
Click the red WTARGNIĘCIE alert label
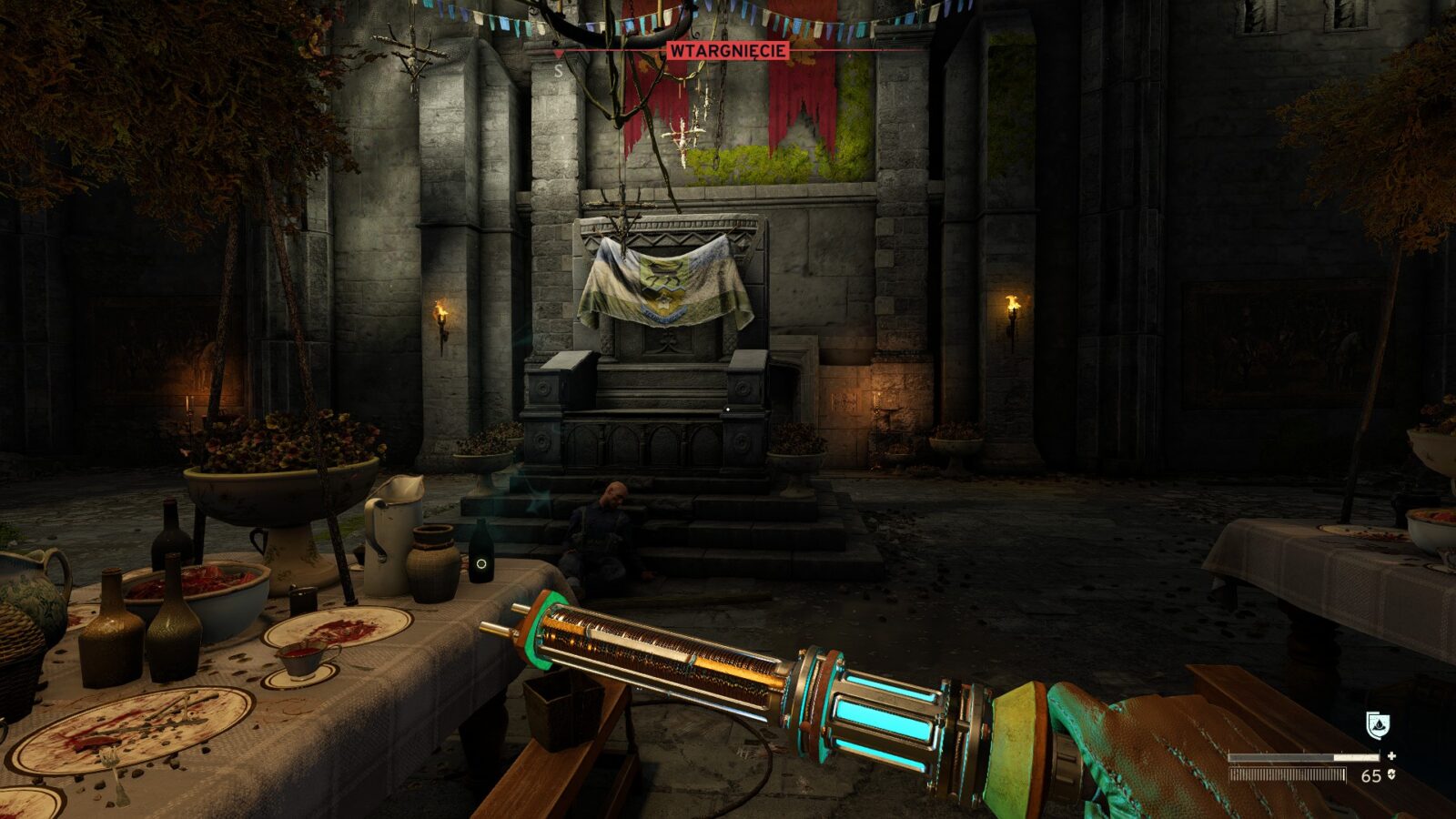[728, 51]
